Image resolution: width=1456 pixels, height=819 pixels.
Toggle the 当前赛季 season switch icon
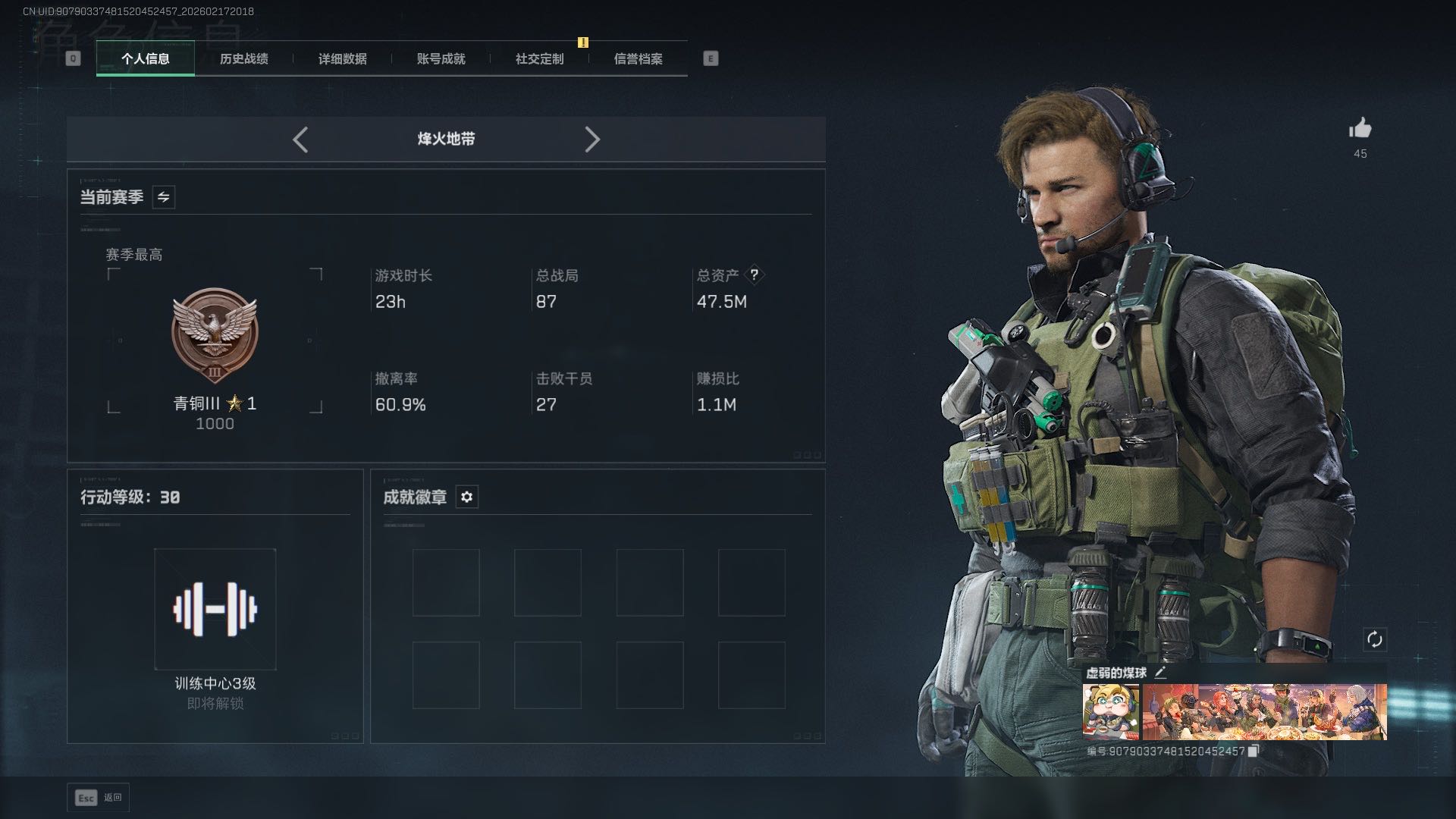click(164, 197)
